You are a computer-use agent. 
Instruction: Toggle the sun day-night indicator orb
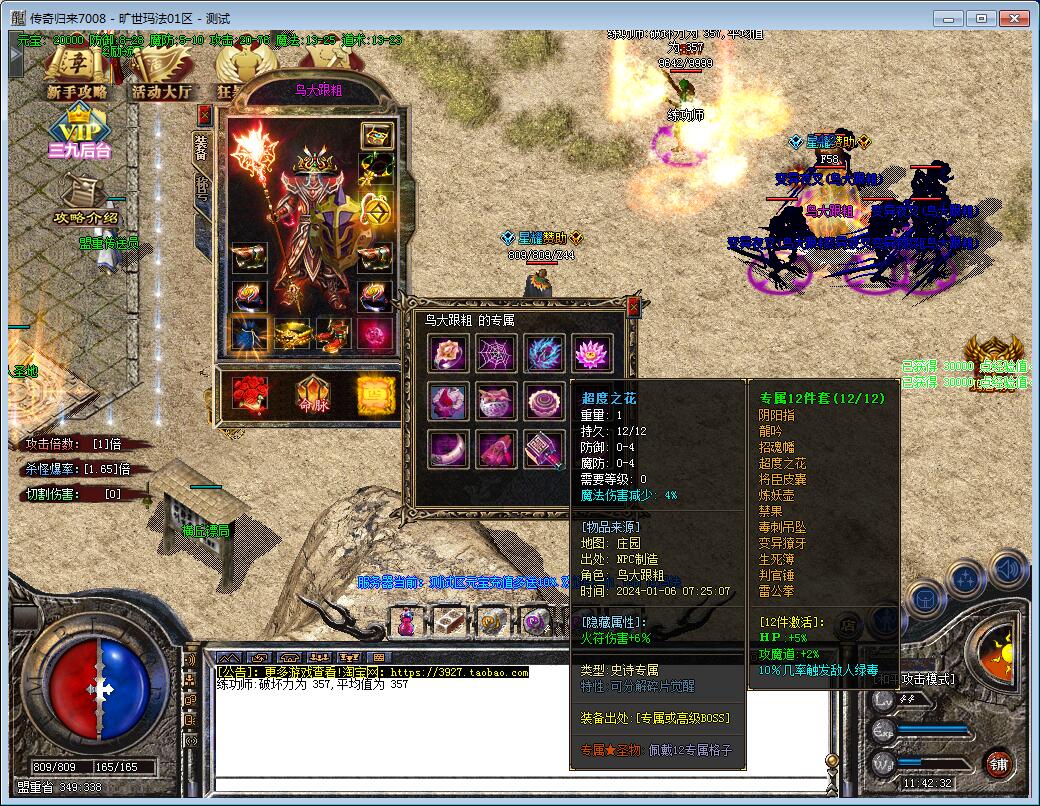997,651
